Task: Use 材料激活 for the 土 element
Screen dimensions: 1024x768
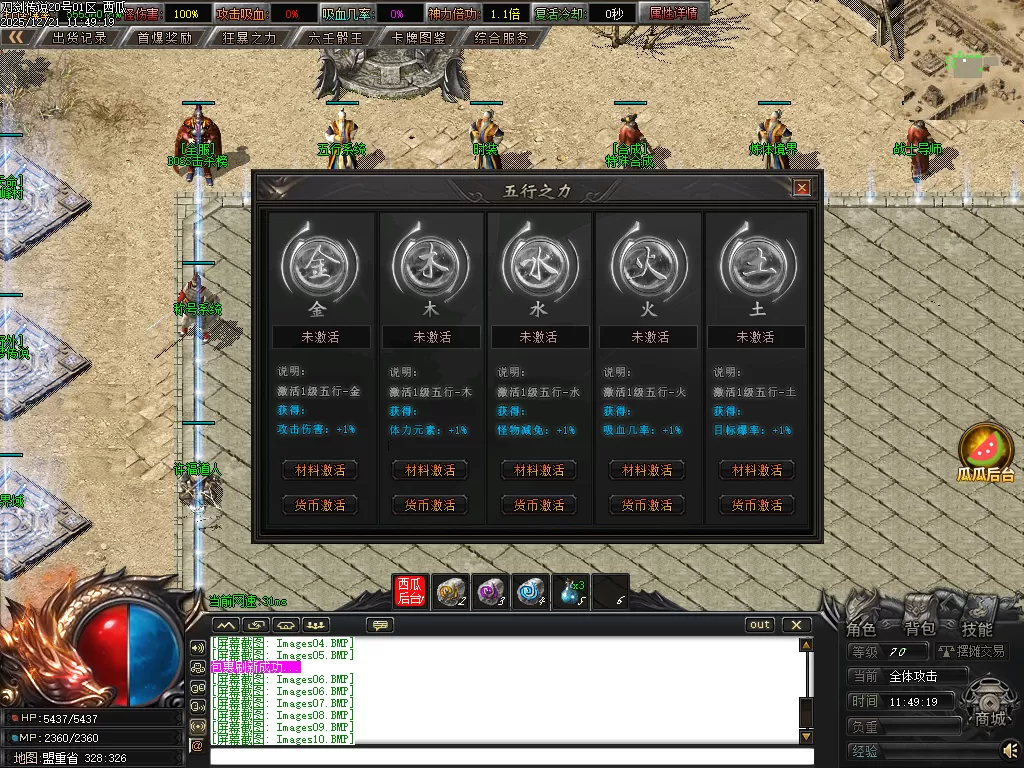Action: pyautogui.click(x=756, y=470)
